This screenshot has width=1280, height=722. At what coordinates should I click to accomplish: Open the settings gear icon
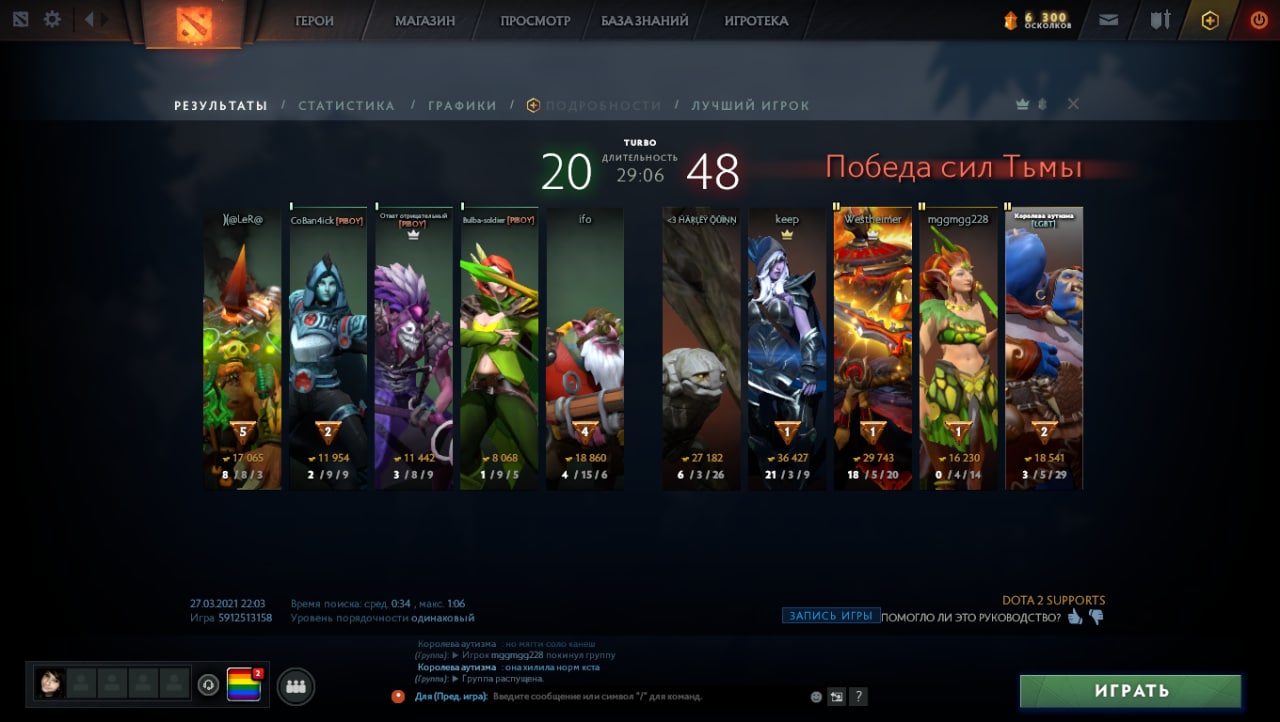[52, 19]
